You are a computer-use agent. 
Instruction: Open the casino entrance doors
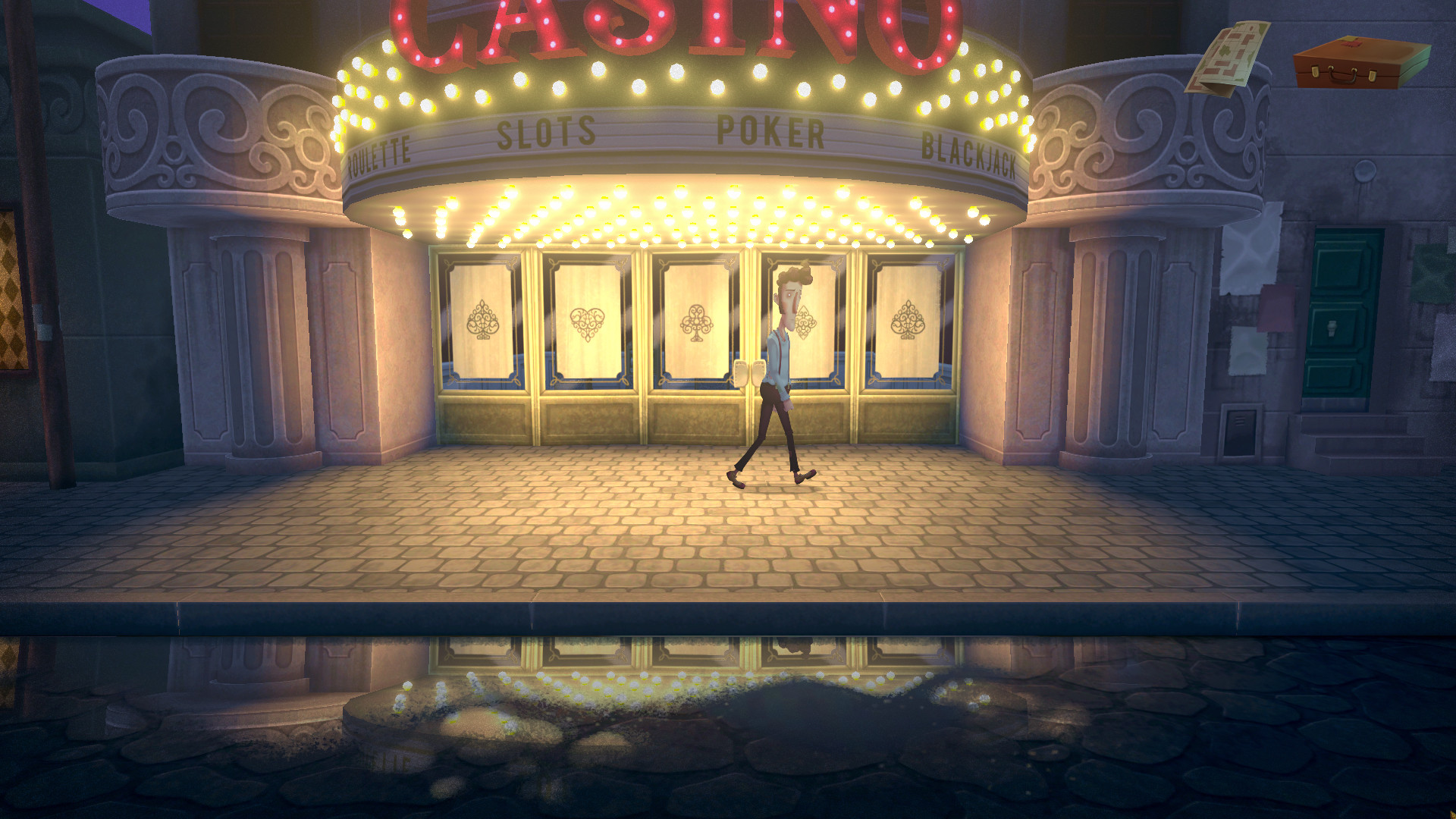click(751, 341)
